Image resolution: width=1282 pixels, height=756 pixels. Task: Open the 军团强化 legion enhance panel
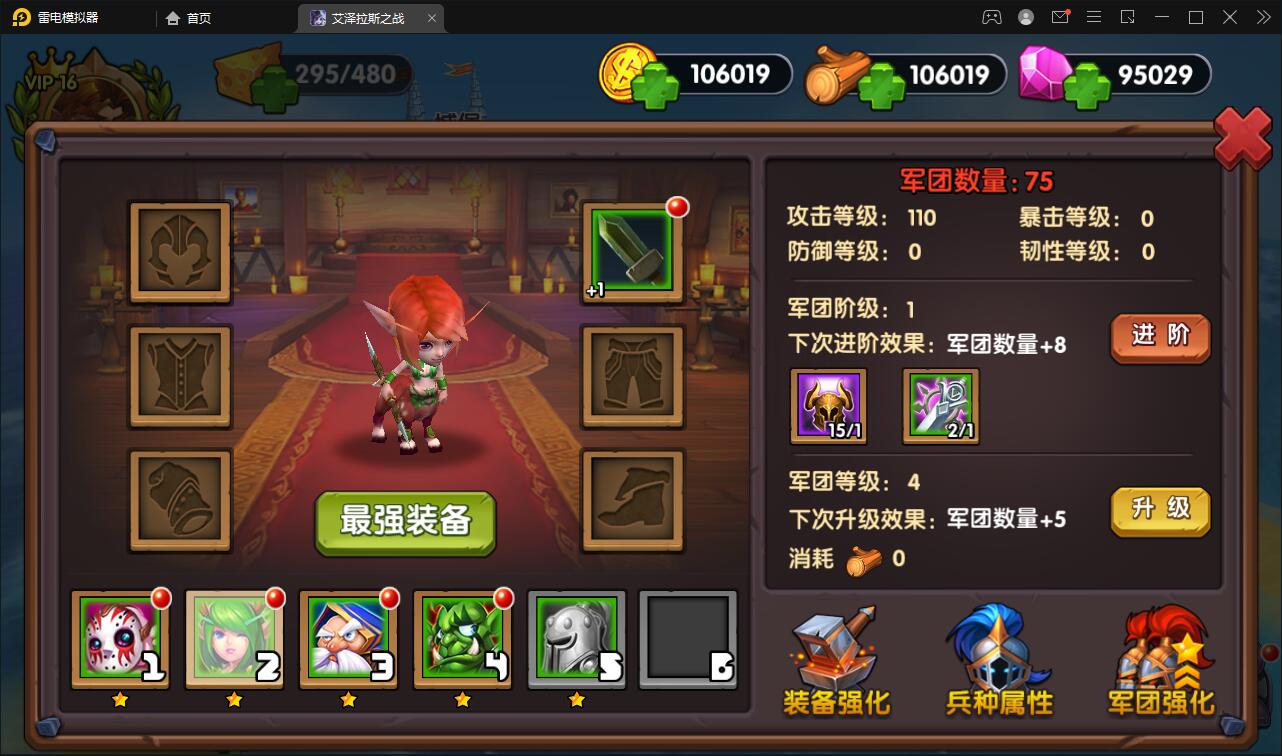click(1160, 660)
